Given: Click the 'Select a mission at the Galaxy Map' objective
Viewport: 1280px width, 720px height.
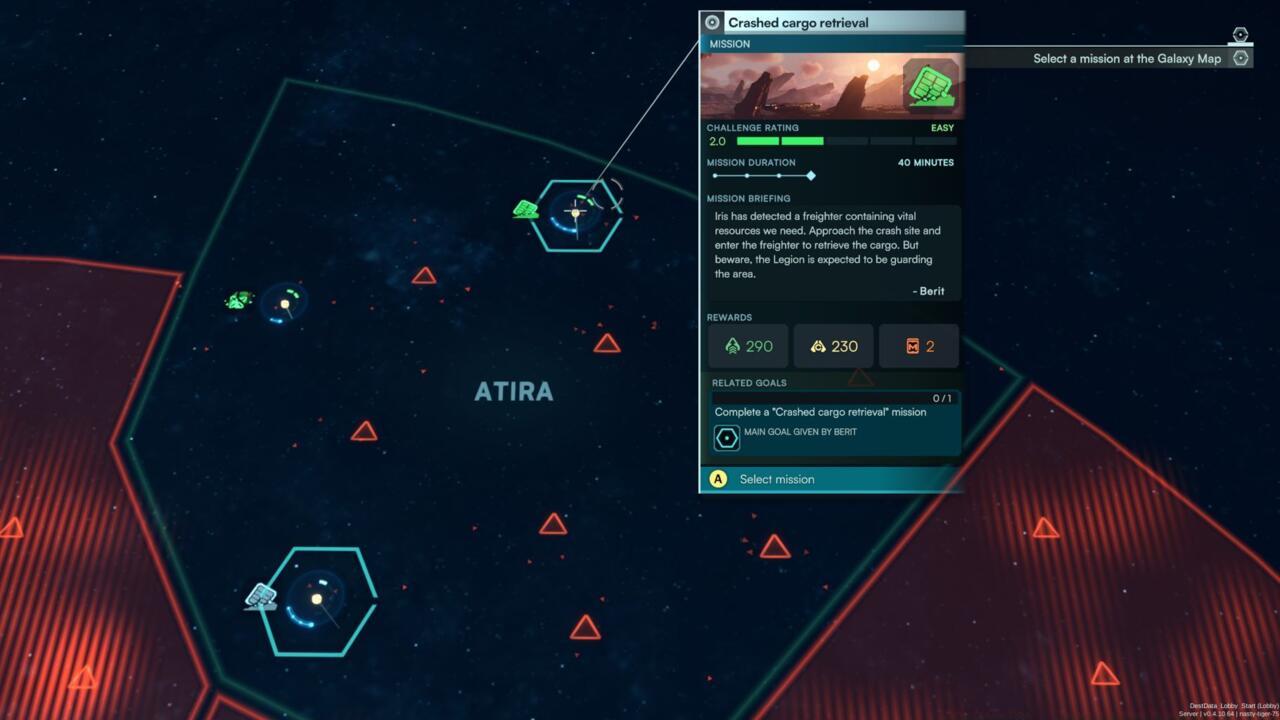Looking at the screenshot, I should tap(1125, 58).
